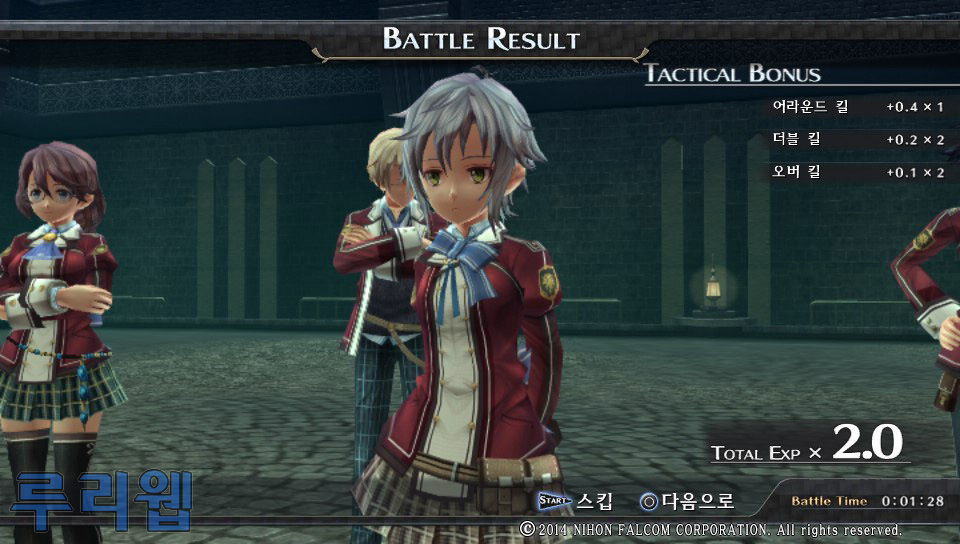
Task: Continue to the next screen with 다음으로
Action: pos(688,501)
